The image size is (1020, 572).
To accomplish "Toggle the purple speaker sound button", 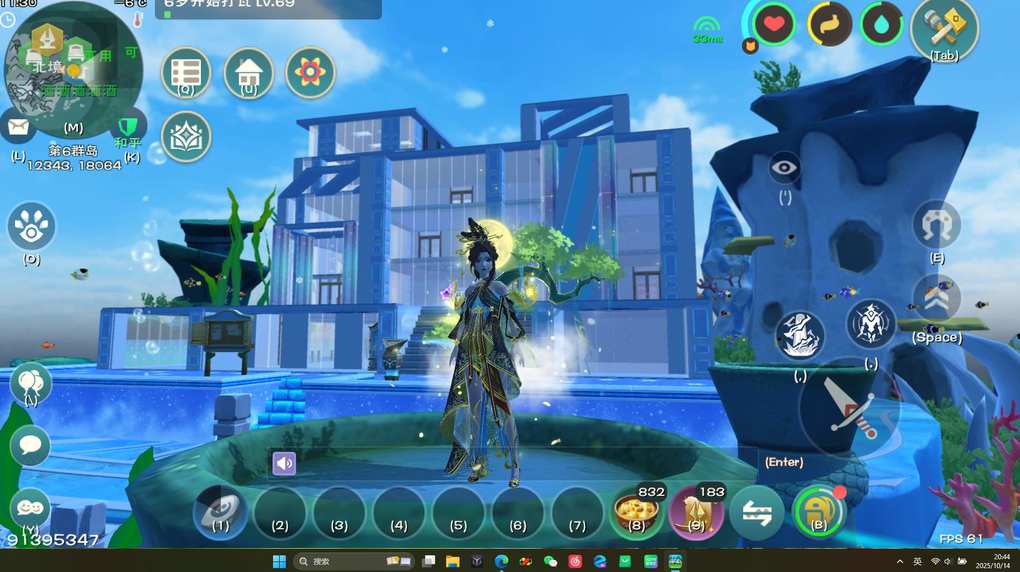I will pyautogui.click(x=285, y=463).
